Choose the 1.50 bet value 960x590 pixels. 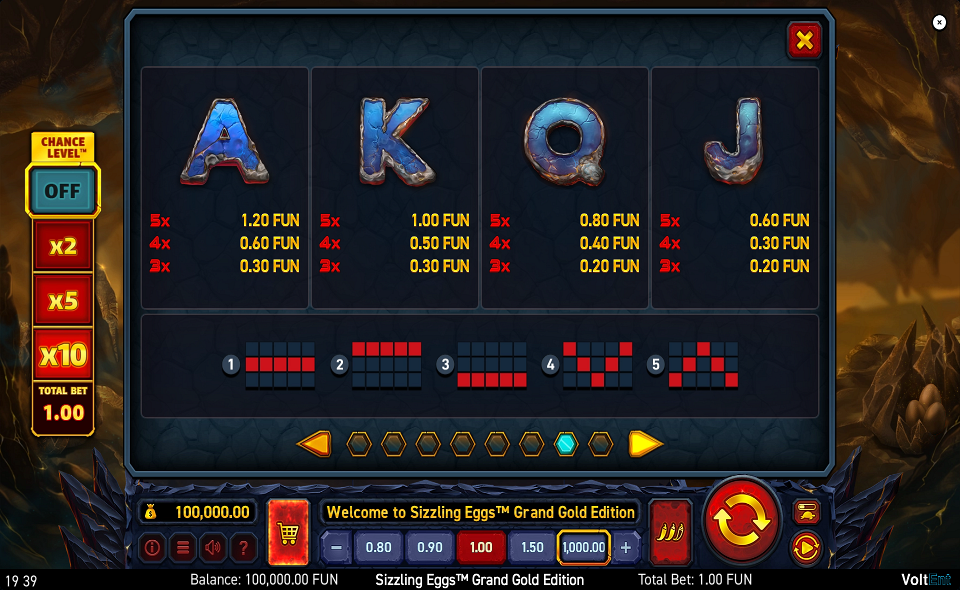pos(532,547)
